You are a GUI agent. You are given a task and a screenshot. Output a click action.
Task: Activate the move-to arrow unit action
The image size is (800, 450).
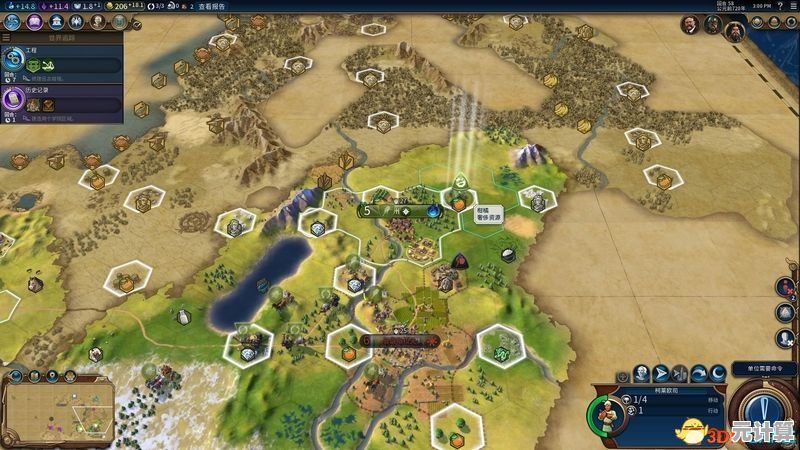click(x=660, y=375)
